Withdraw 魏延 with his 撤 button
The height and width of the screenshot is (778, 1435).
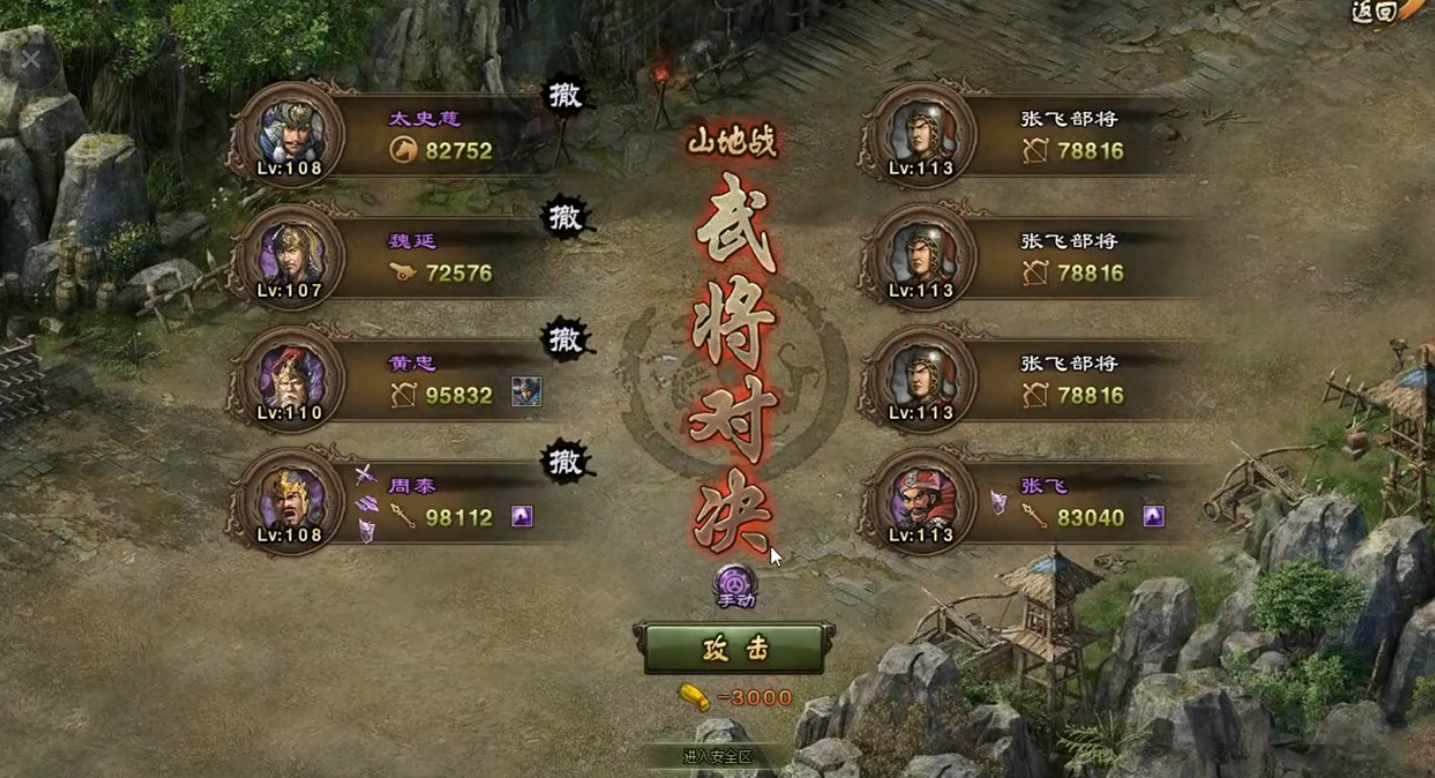[566, 217]
